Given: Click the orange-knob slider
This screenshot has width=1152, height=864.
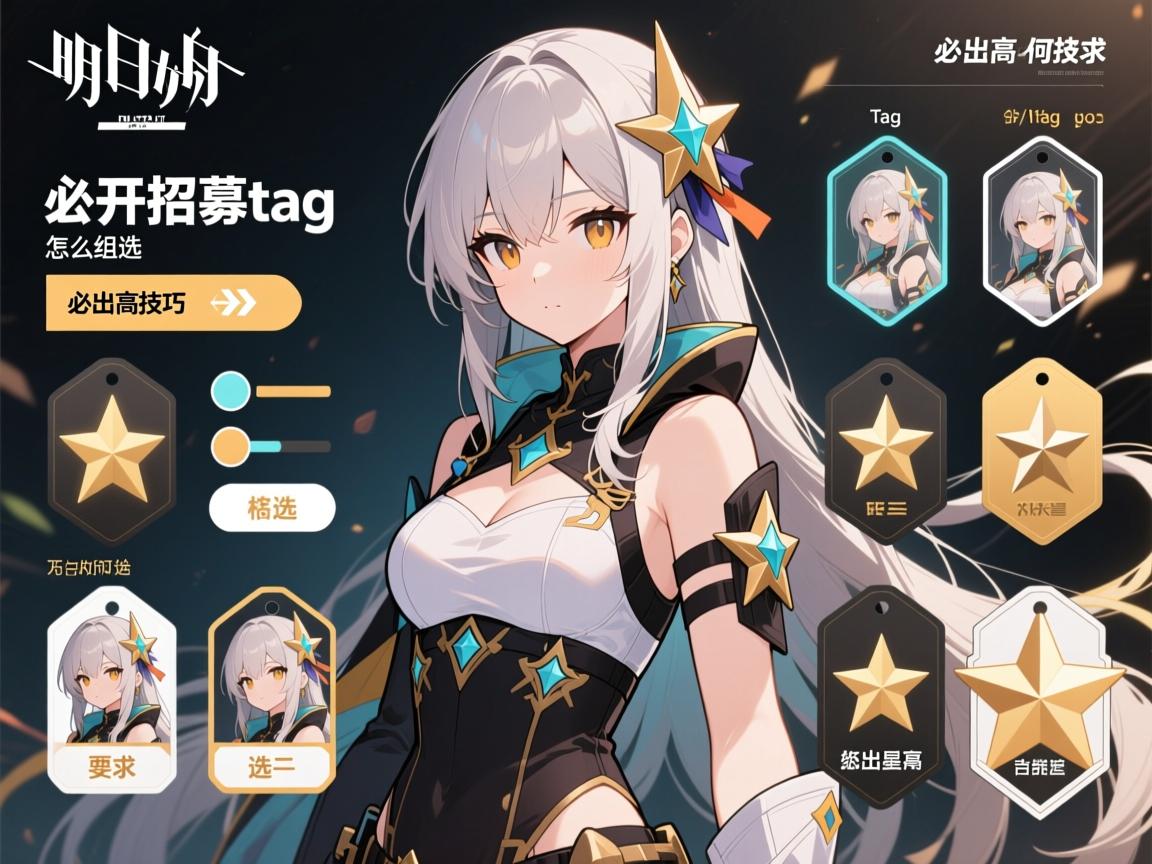Looking at the screenshot, I should tap(272, 446).
